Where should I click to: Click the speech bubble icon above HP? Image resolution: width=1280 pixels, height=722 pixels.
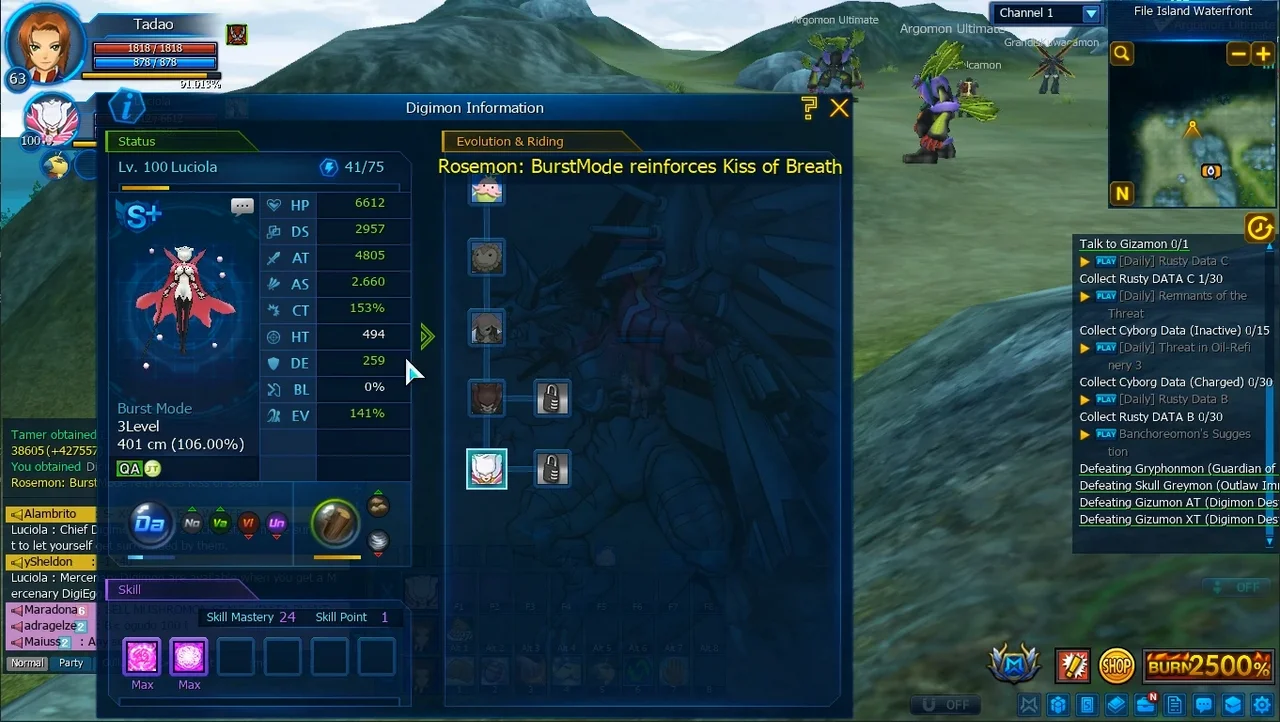(242, 207)
